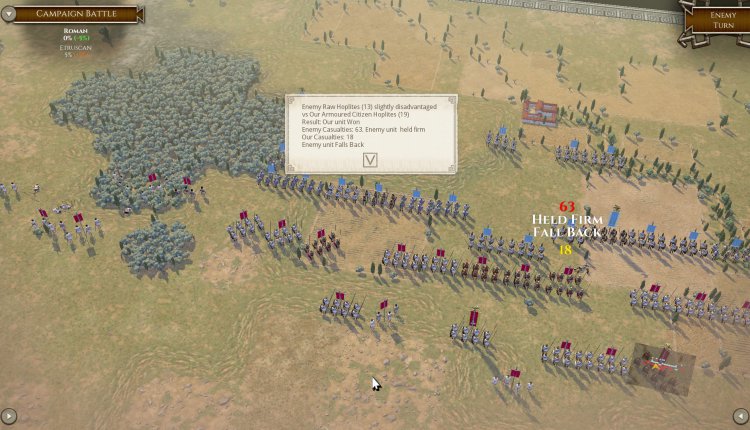Dismiss the combat result popup with the V button
Image resolution: width=750 pixels, height=430 pixels.
click(370, 159)
